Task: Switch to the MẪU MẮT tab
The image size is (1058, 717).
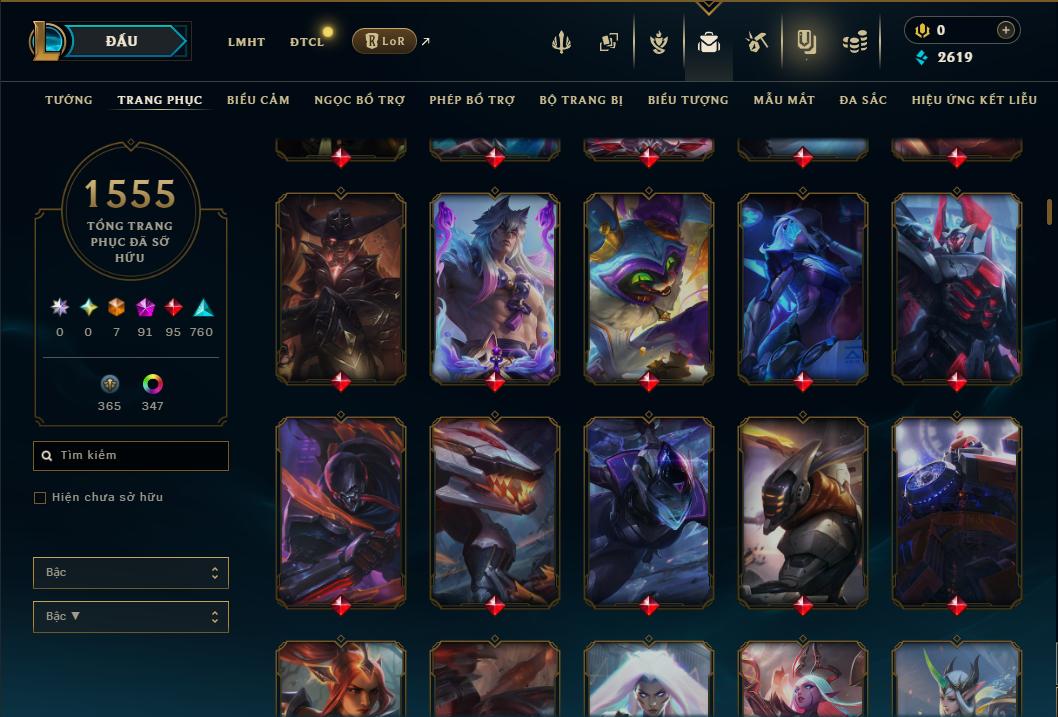Action: (x=784, y=100)
